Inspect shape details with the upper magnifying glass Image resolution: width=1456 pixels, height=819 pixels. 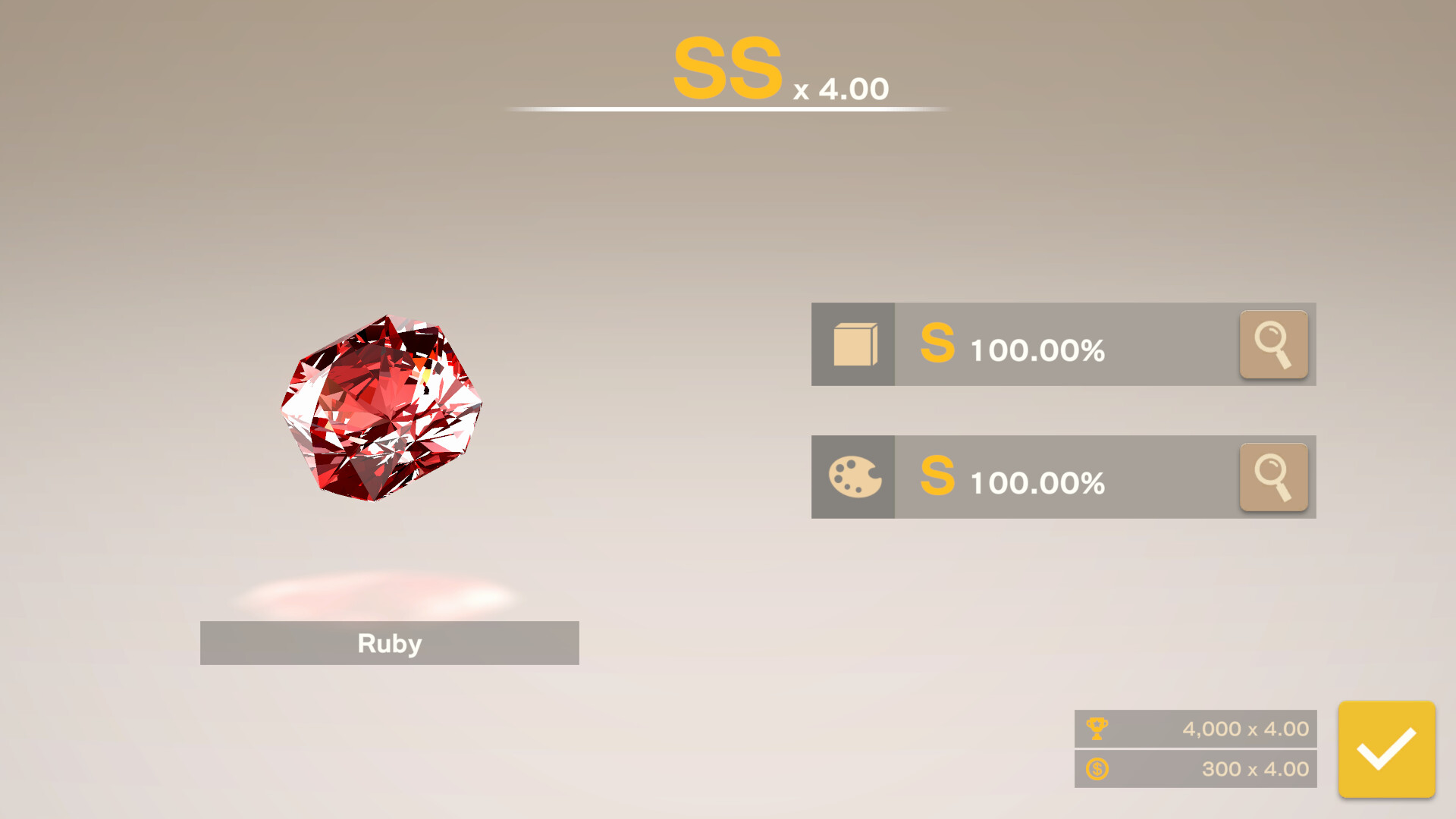[1273, 344]
